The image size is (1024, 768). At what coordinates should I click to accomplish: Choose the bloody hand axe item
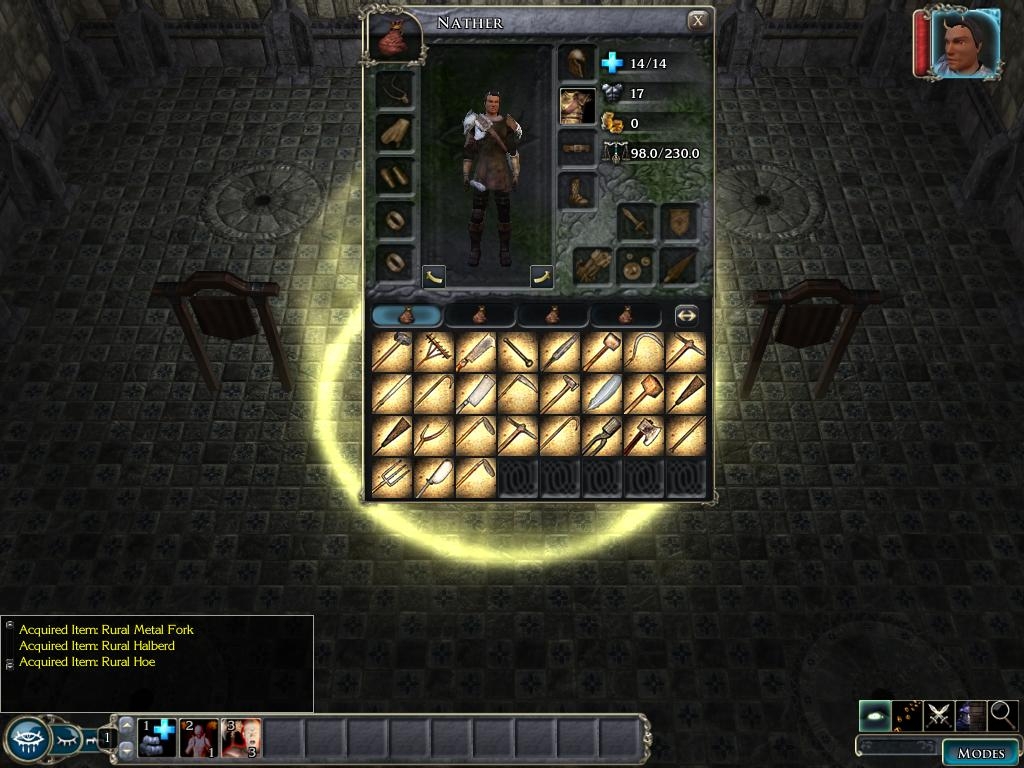pyautogui.click(x=644, y=436)
